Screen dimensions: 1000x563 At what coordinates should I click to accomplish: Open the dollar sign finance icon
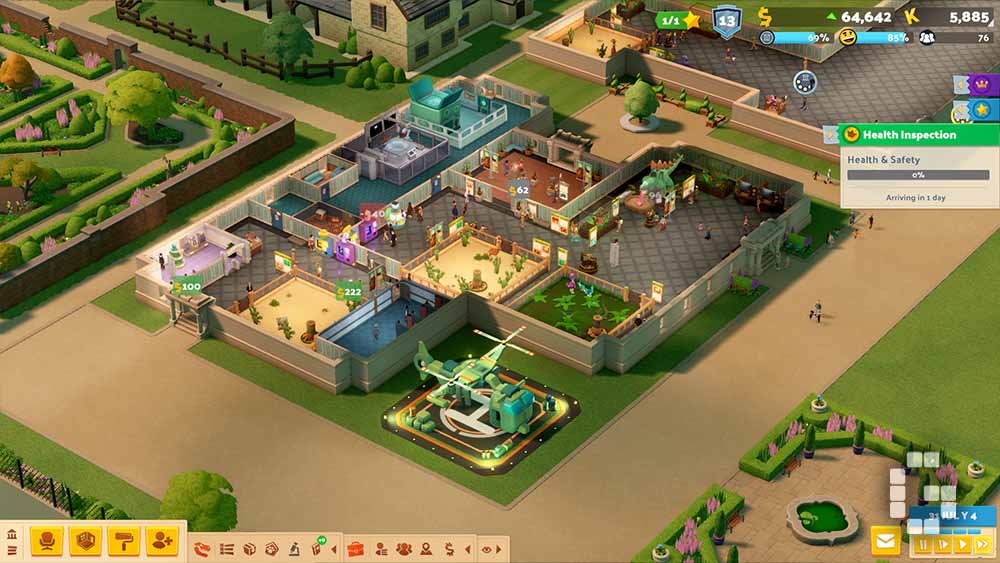449,549
